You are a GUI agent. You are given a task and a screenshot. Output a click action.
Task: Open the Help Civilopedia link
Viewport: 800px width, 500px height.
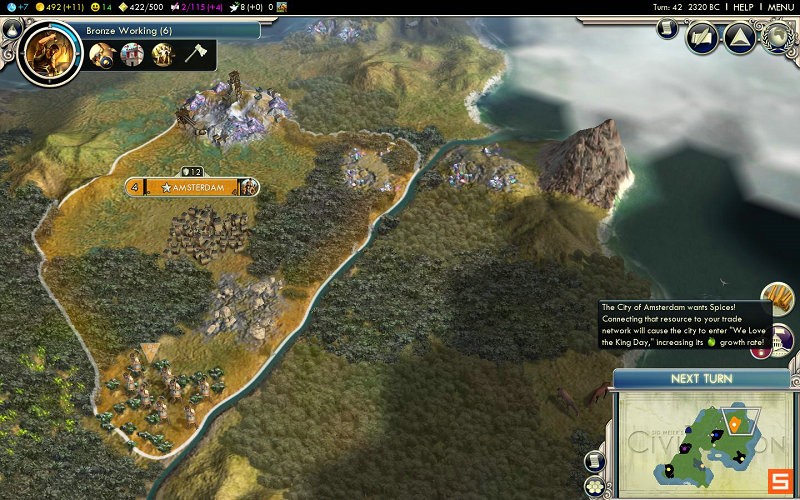pyautogui.click(x=743, y=7)
